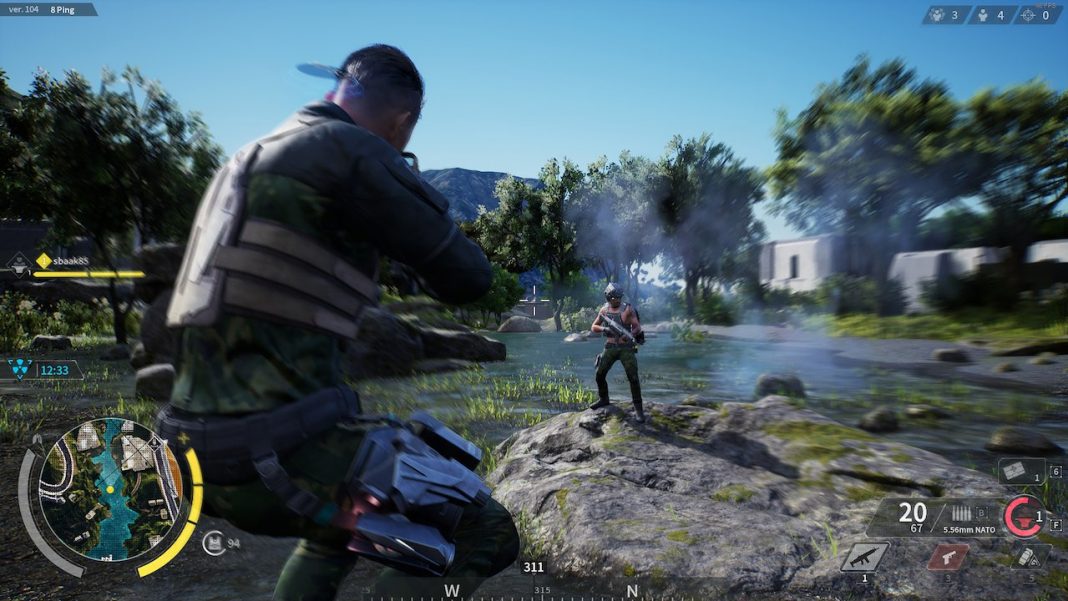Viewport: 1068px width, 601px height.
Task: Click the crosshair kills icon
Action: click(x=1029, y=15)
